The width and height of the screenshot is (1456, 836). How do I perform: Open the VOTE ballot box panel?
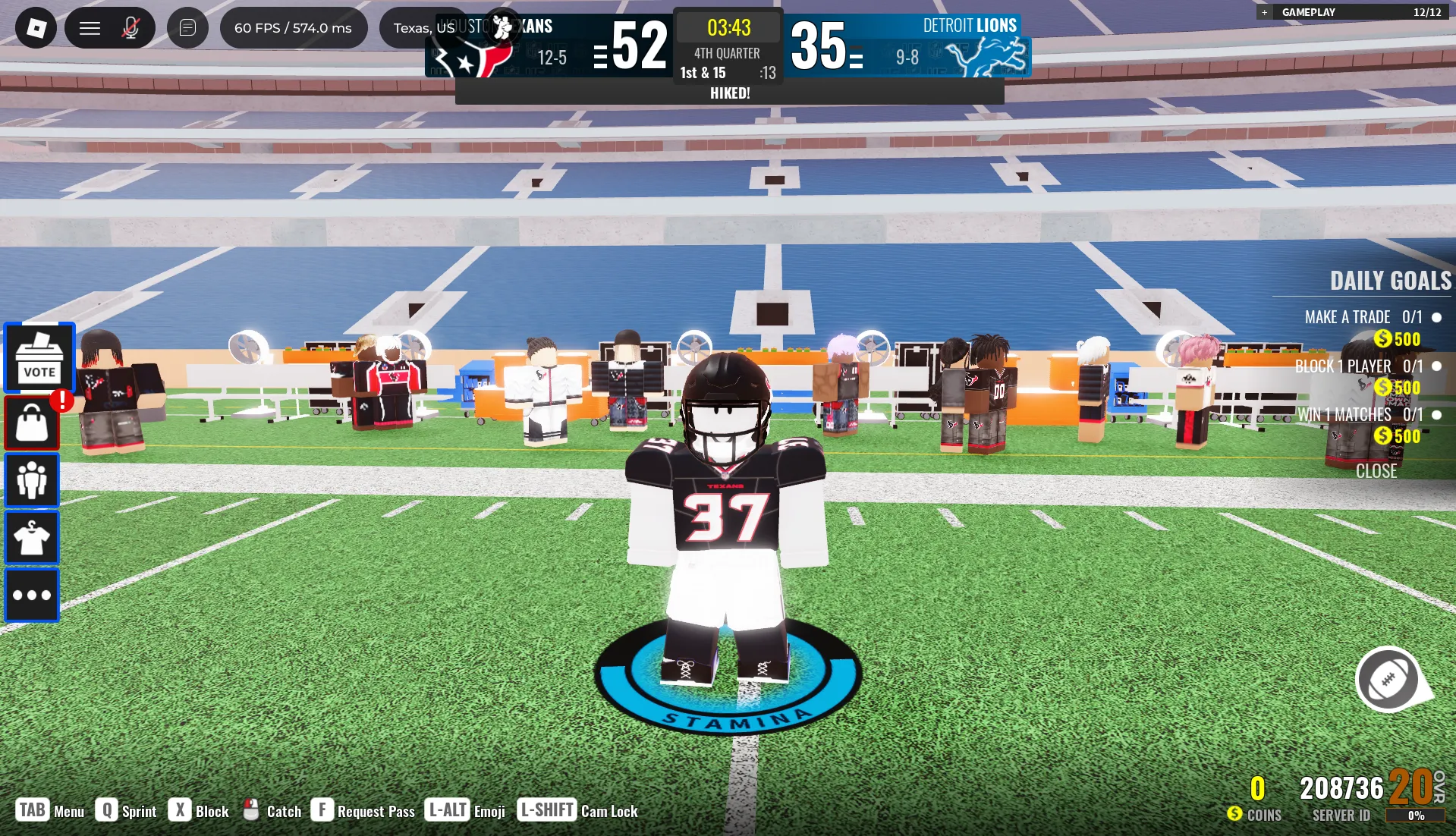(39, 357)
